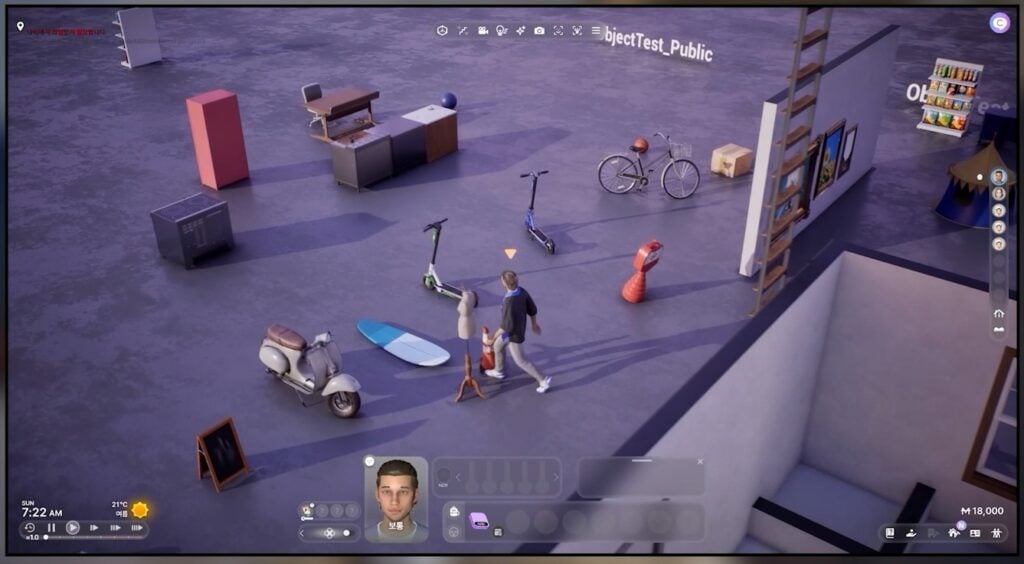This screenshot has height=564, width=1024.
Task: Open the journal book icon
Action: point(890,533)
